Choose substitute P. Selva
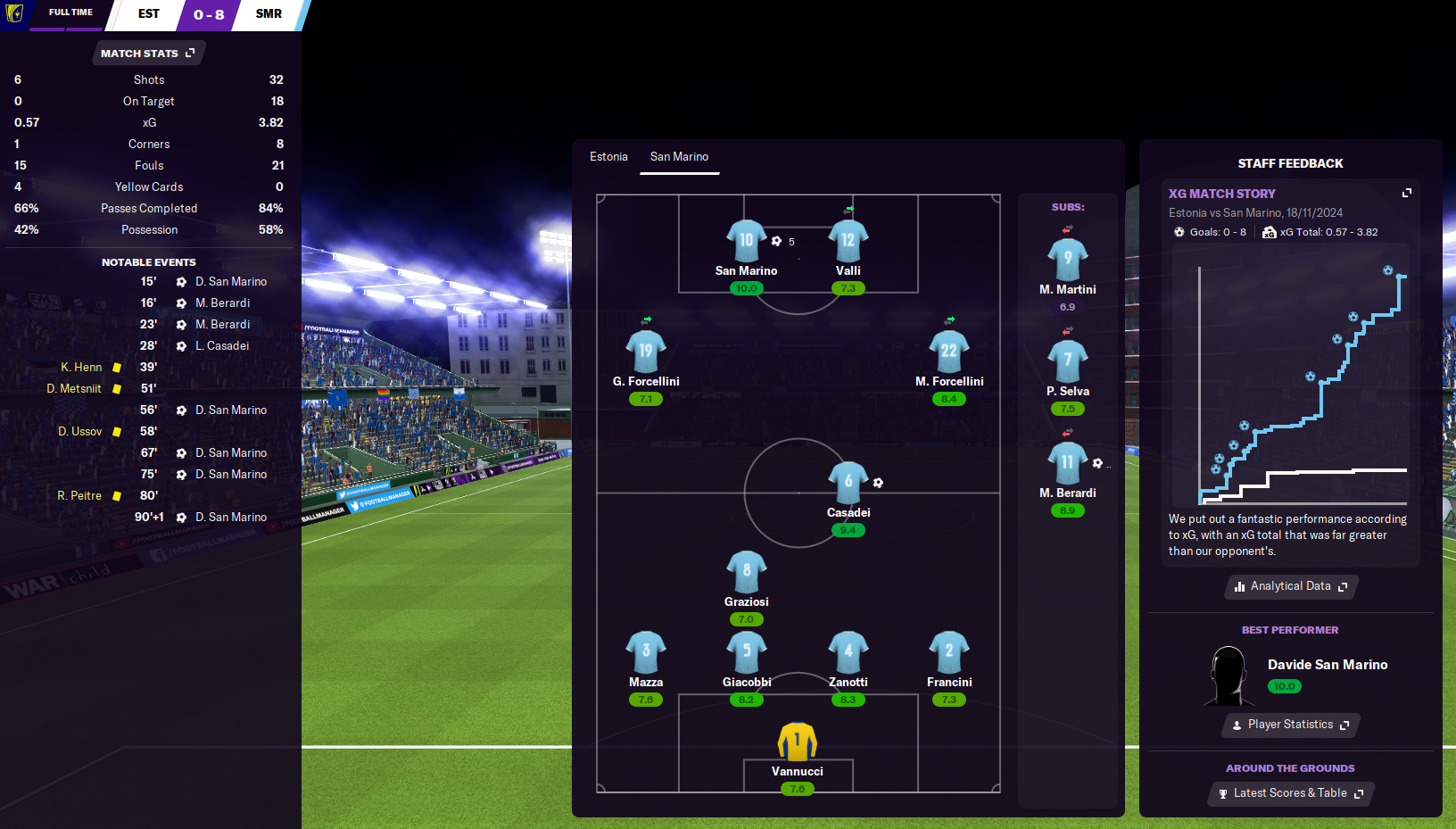Viewport: 1456px width, 829px height. point(1067,361)
